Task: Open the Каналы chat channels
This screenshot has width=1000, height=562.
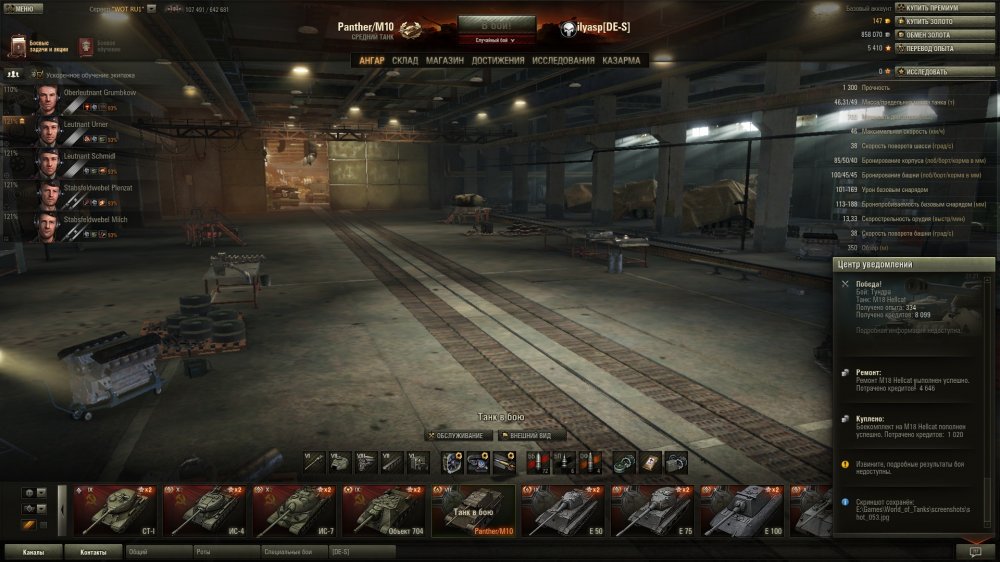Action: click(x=33, y=552)
